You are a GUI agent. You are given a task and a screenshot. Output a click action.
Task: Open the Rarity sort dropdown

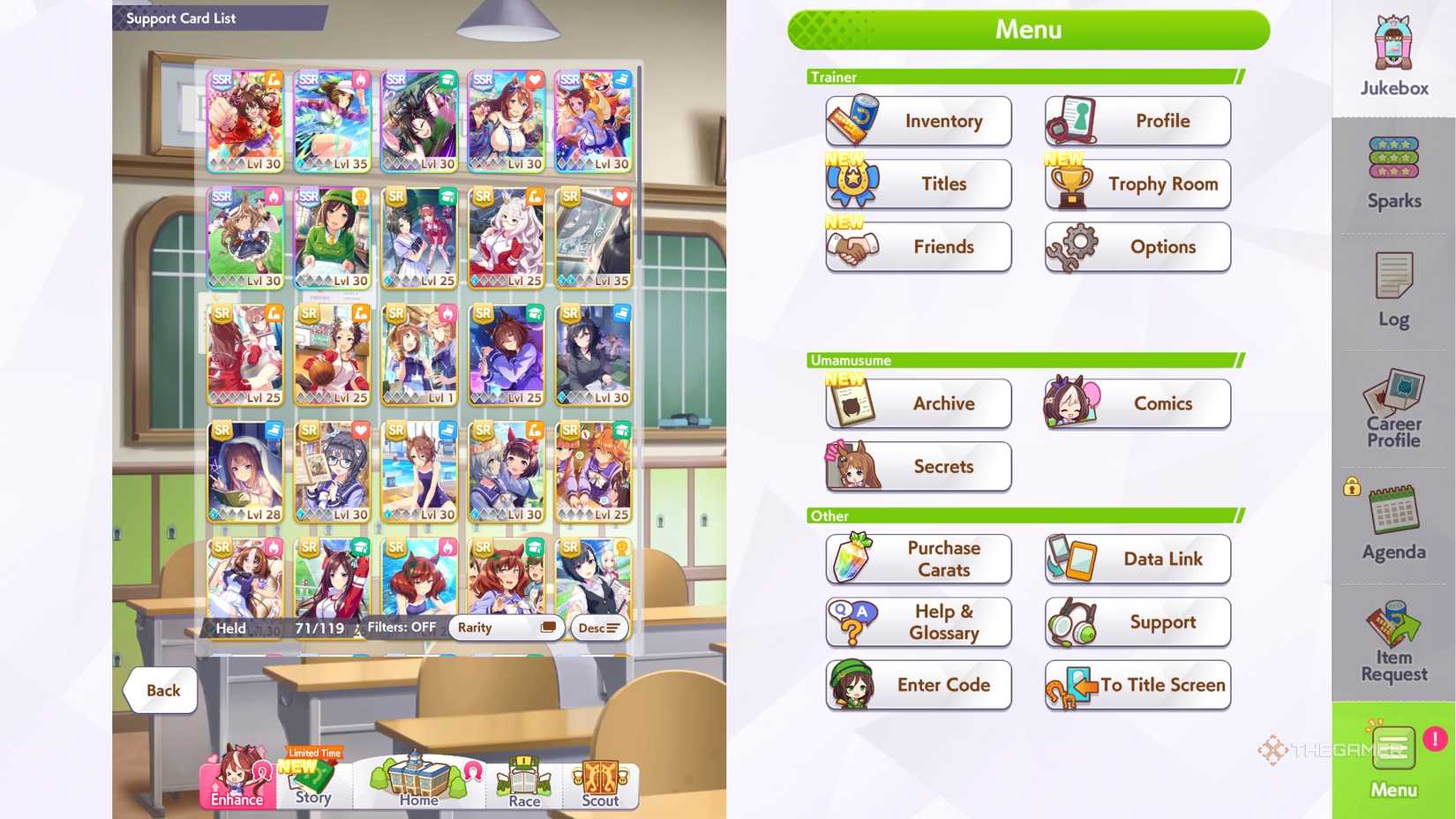[506, 627]
